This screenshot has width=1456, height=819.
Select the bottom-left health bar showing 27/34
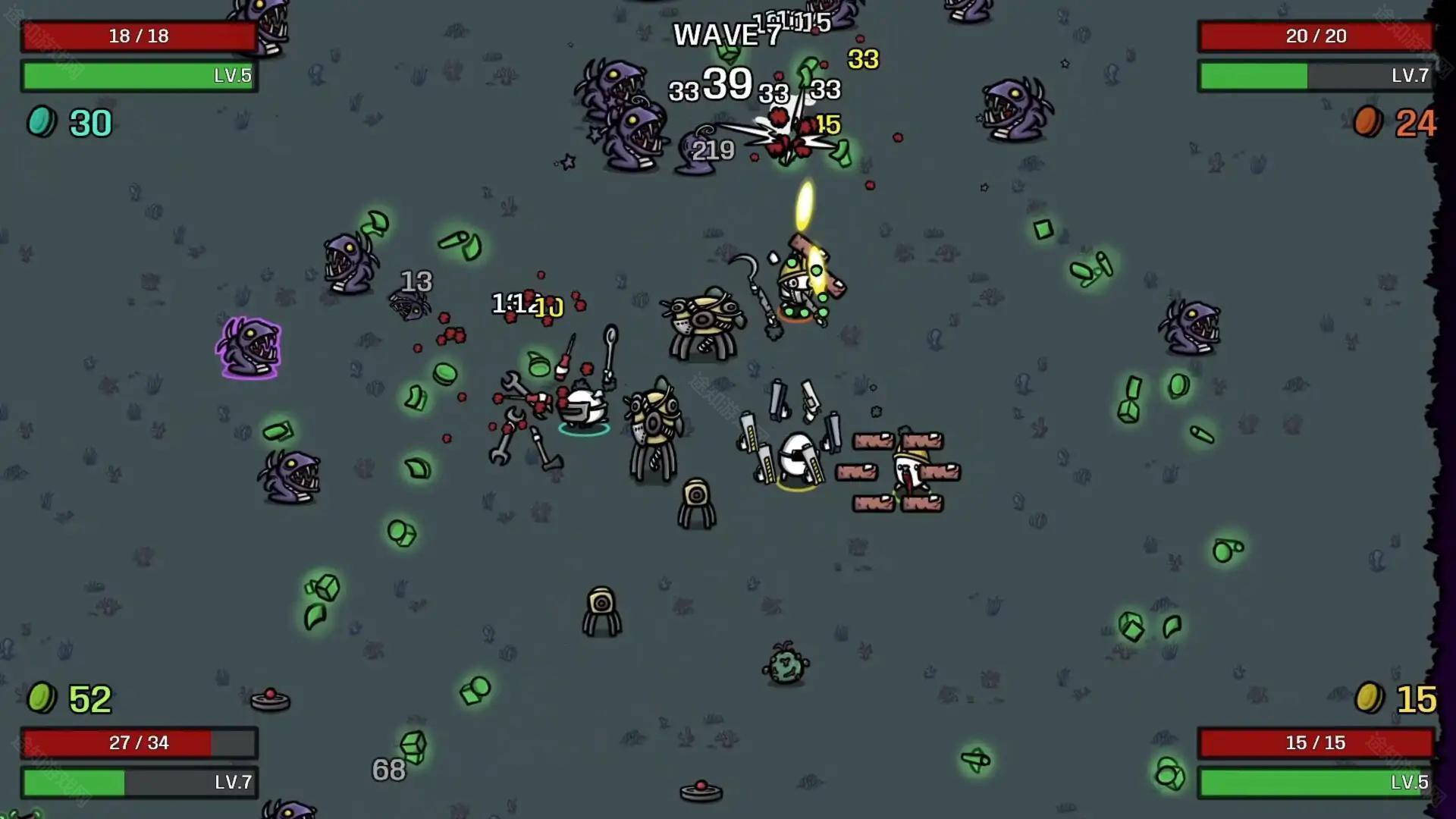click(139, 743)
